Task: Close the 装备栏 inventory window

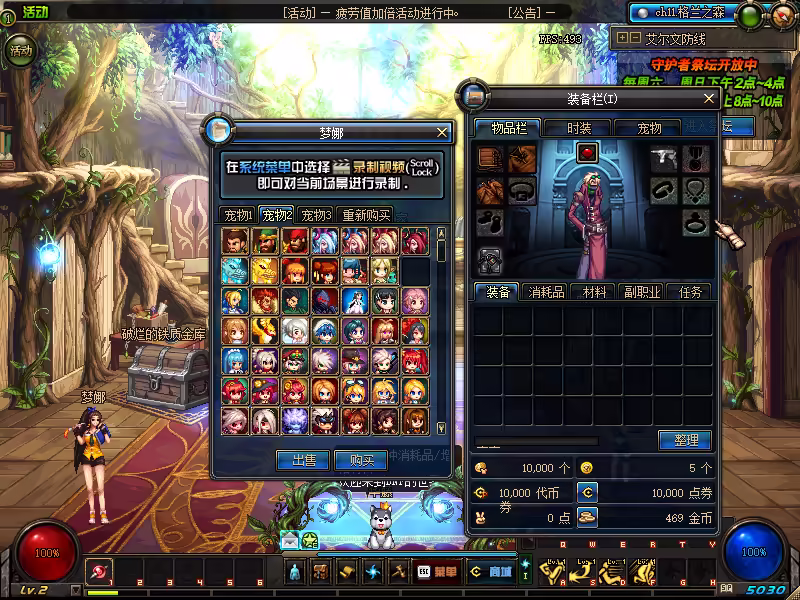Action: coord(709,99)
